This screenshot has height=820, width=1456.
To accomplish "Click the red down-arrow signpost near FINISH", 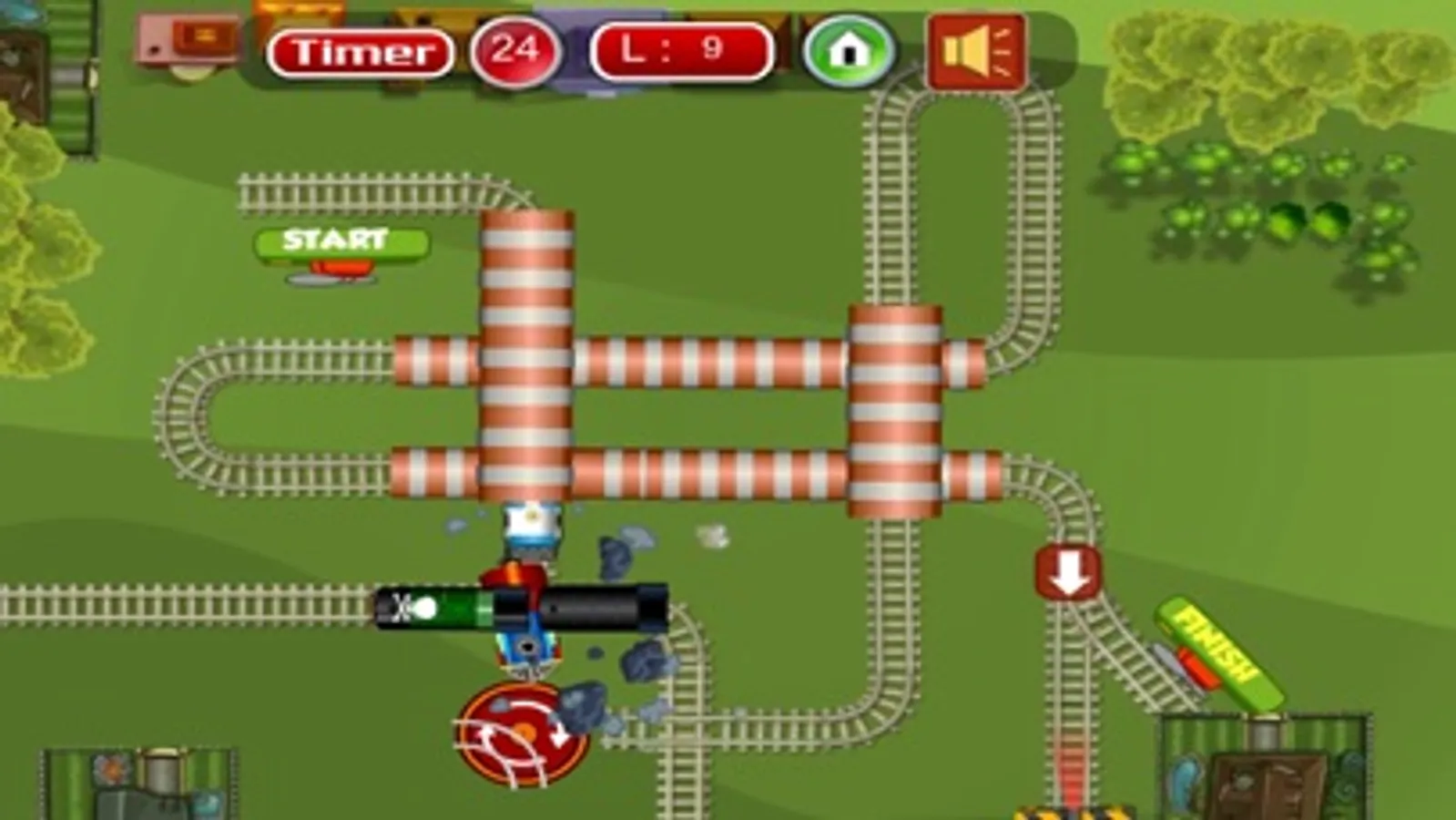I will (1067, 572).
